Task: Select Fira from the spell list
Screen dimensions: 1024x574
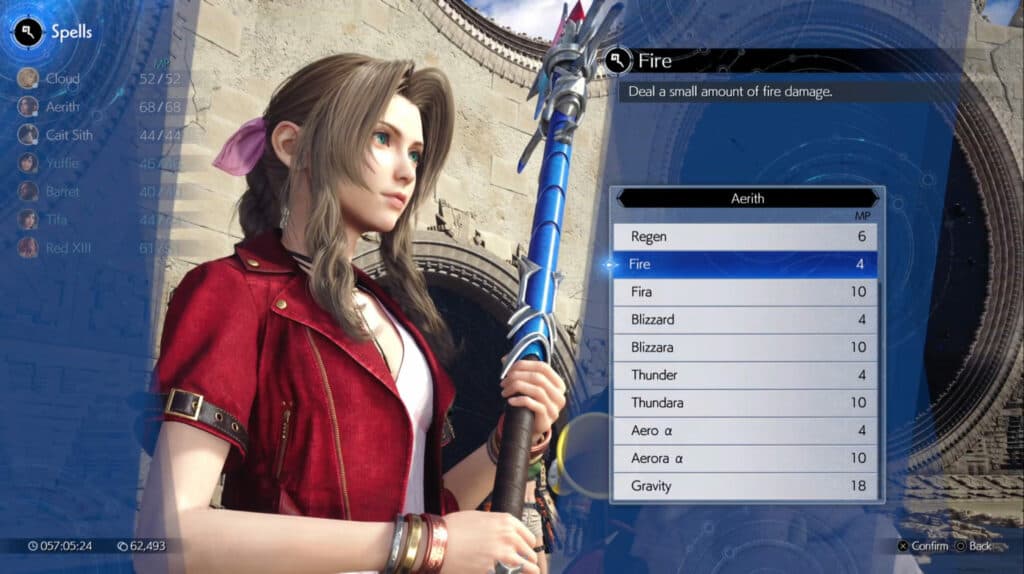Action: (745, 292)
